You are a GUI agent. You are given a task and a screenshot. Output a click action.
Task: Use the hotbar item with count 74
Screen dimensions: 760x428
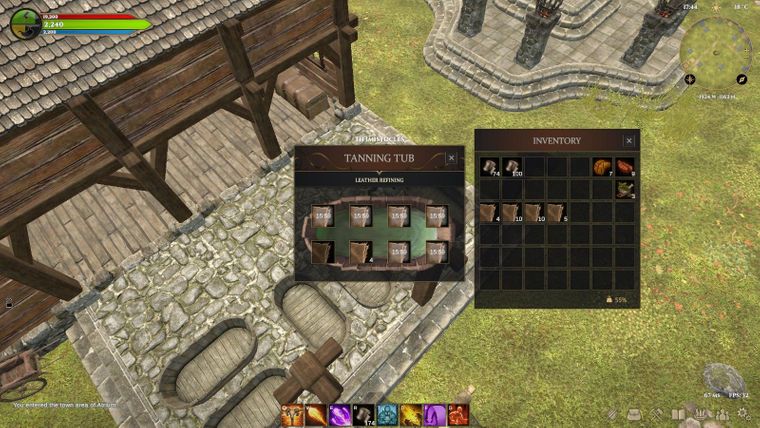click(364, 415)
